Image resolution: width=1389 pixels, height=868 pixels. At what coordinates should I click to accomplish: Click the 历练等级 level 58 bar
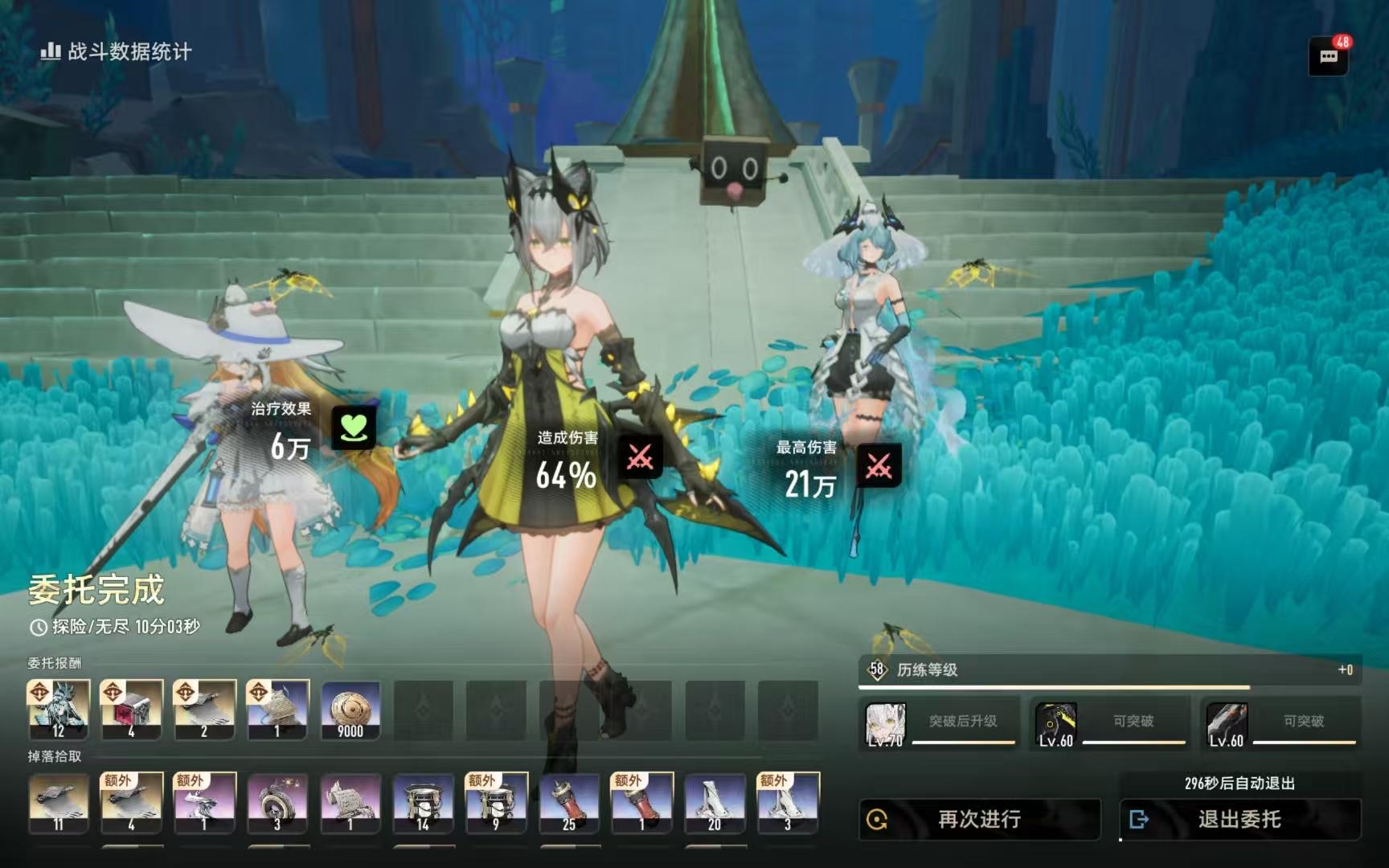pyautogui.click(x=1109, y=670)
